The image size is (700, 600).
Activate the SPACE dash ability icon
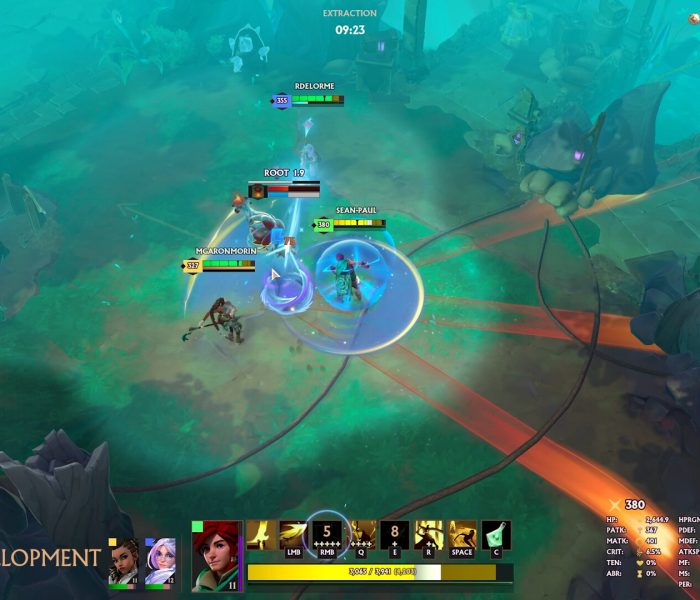[462, 536]
